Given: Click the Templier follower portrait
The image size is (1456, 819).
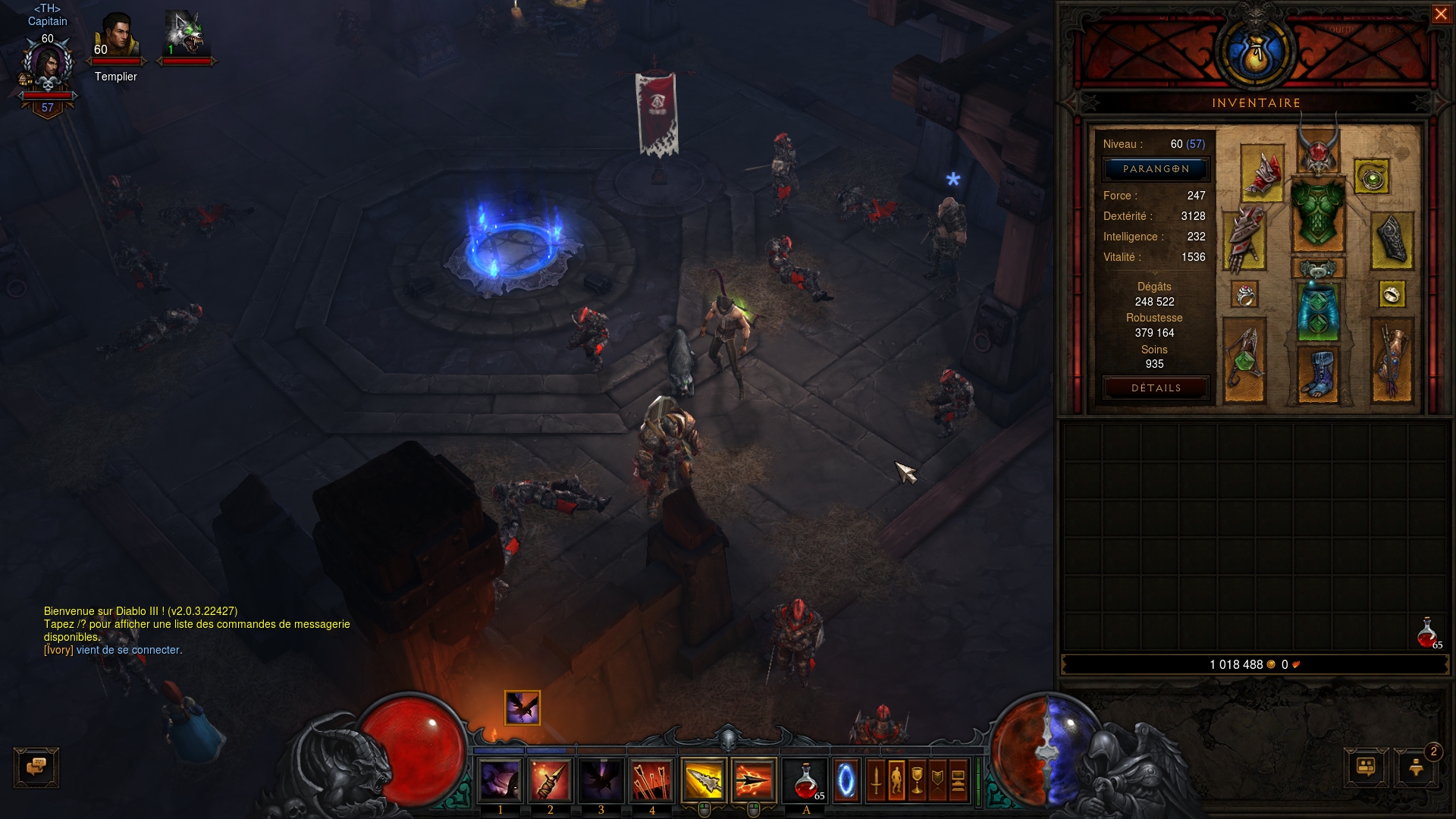Looking at the screenshot, I should click(116, 36).
